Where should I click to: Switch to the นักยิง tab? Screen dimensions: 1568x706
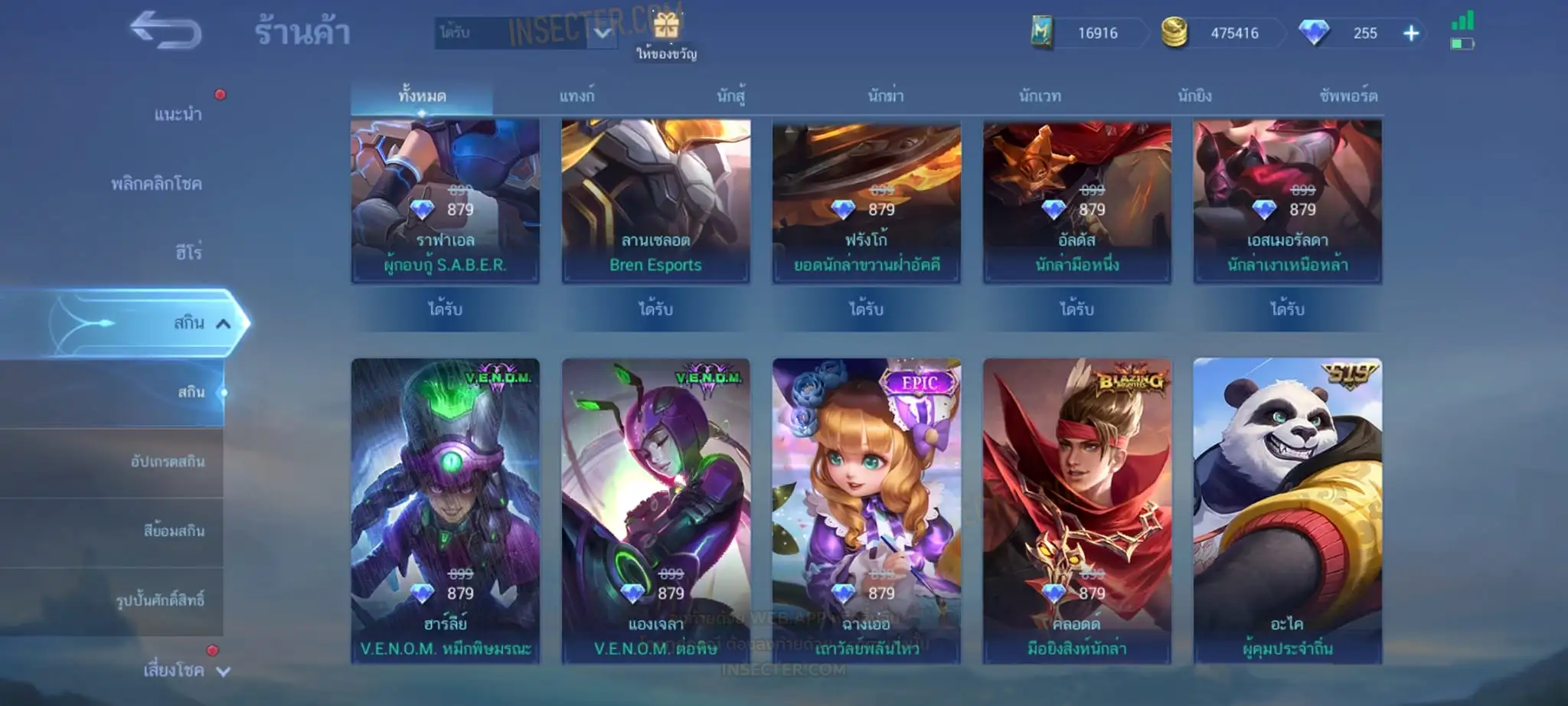tap(1194, 96)
